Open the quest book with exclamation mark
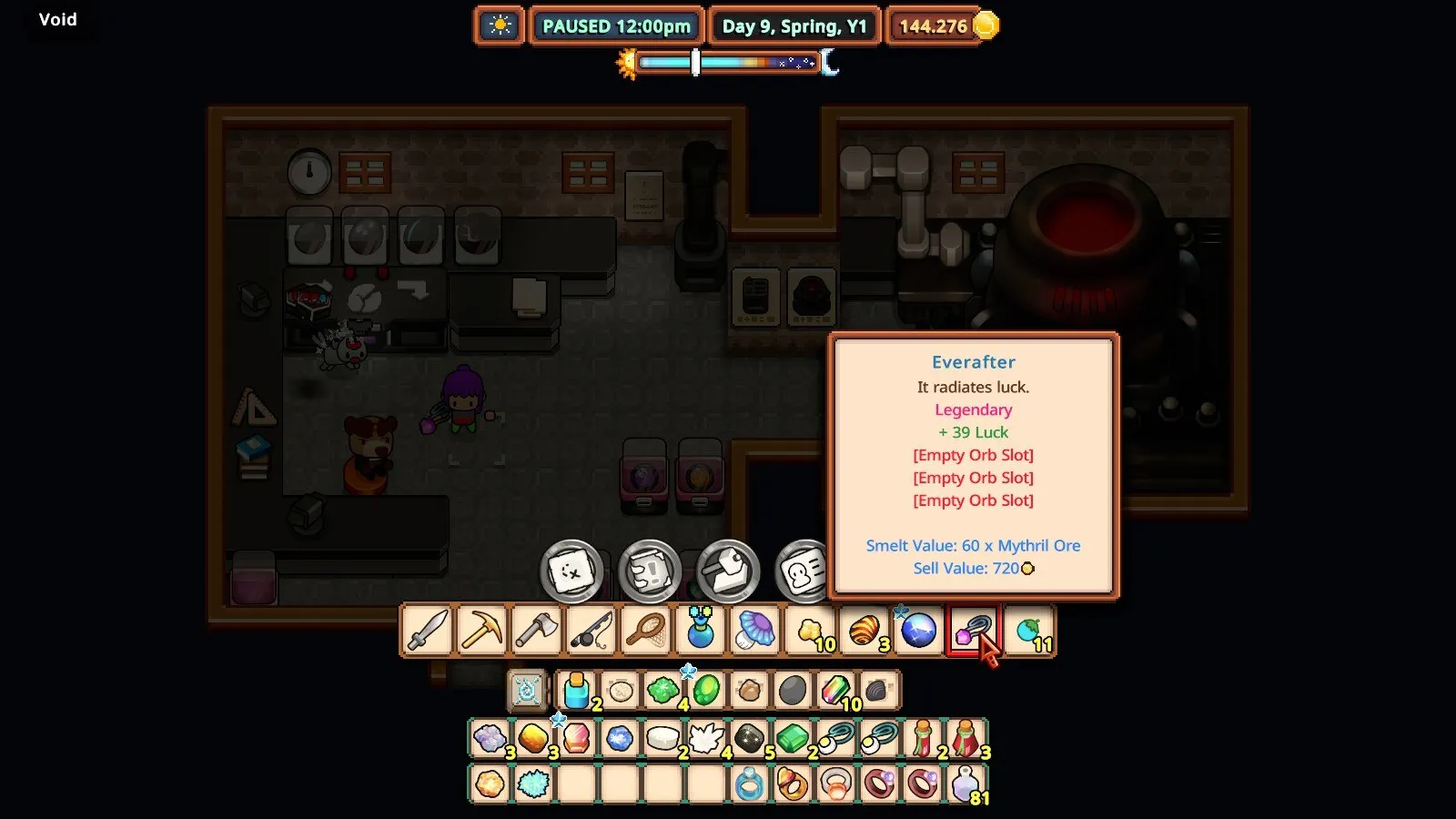The height and width of the screenshot is (819, 1456). tap(650, 572)
